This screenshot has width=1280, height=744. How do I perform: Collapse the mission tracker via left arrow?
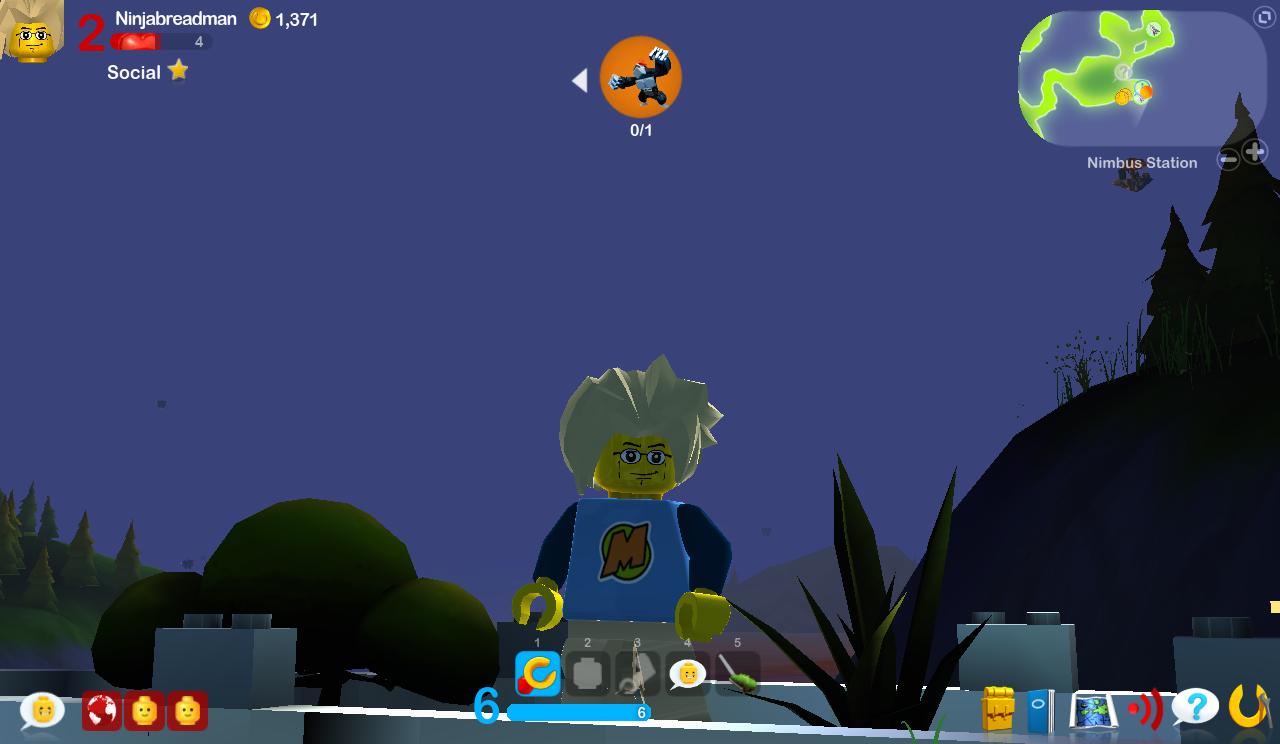[x=579, y=80]
